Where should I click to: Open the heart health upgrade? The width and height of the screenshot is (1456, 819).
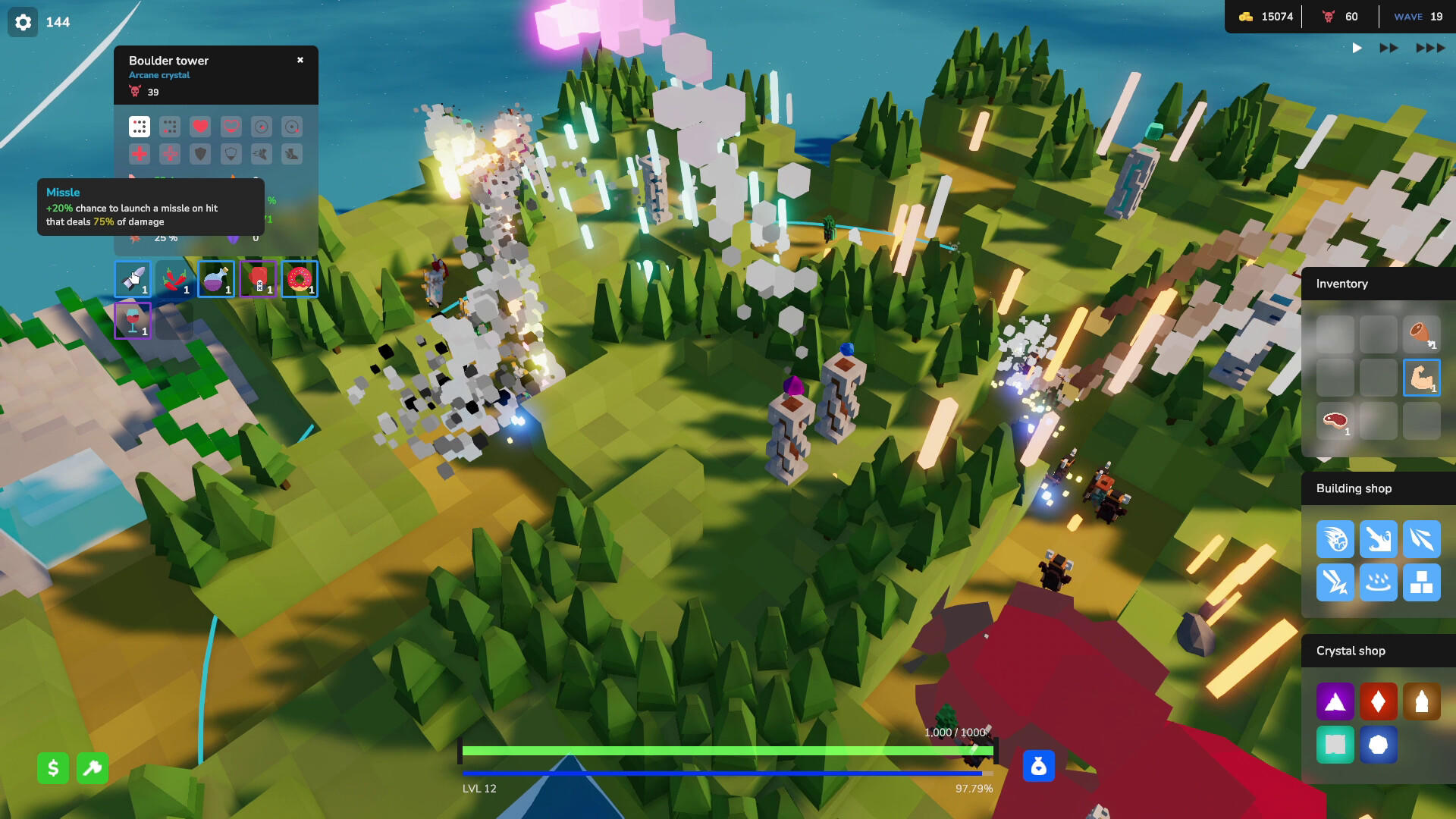pyautogui.click(x=199, y=127)
